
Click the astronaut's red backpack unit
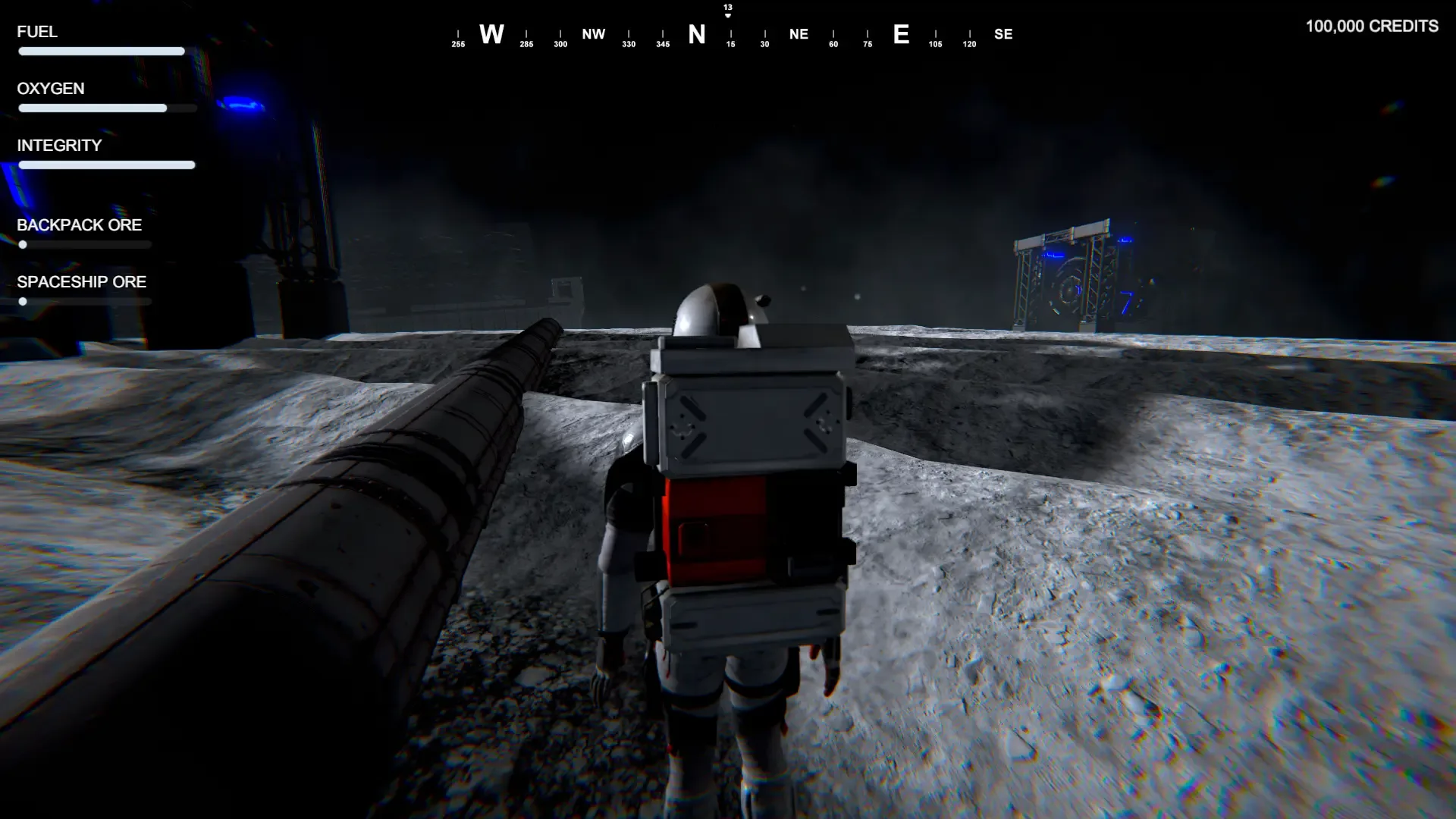(x=717, y=531)
